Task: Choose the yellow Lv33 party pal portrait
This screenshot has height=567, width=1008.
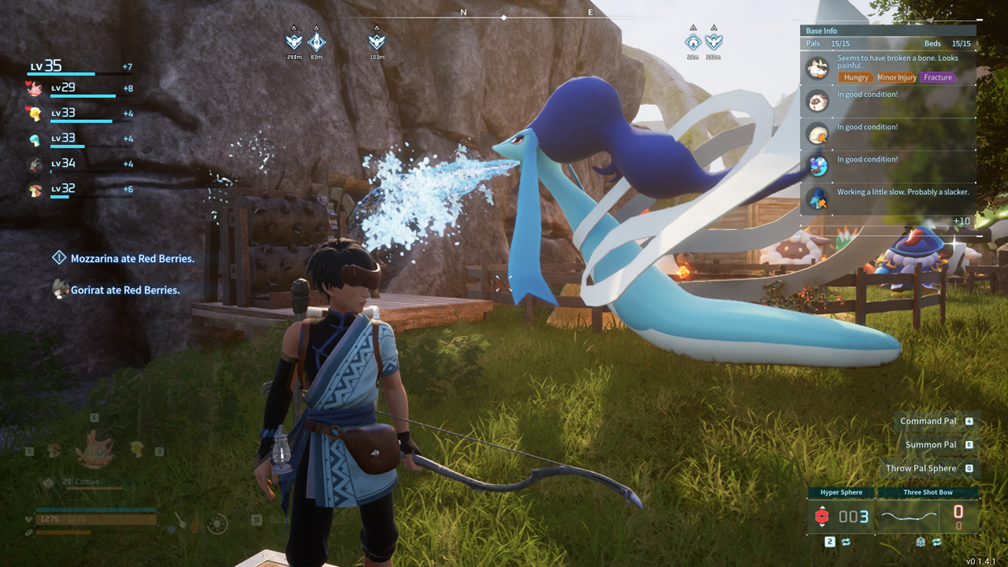Action: pyautogui.click(x=35, y=114)
